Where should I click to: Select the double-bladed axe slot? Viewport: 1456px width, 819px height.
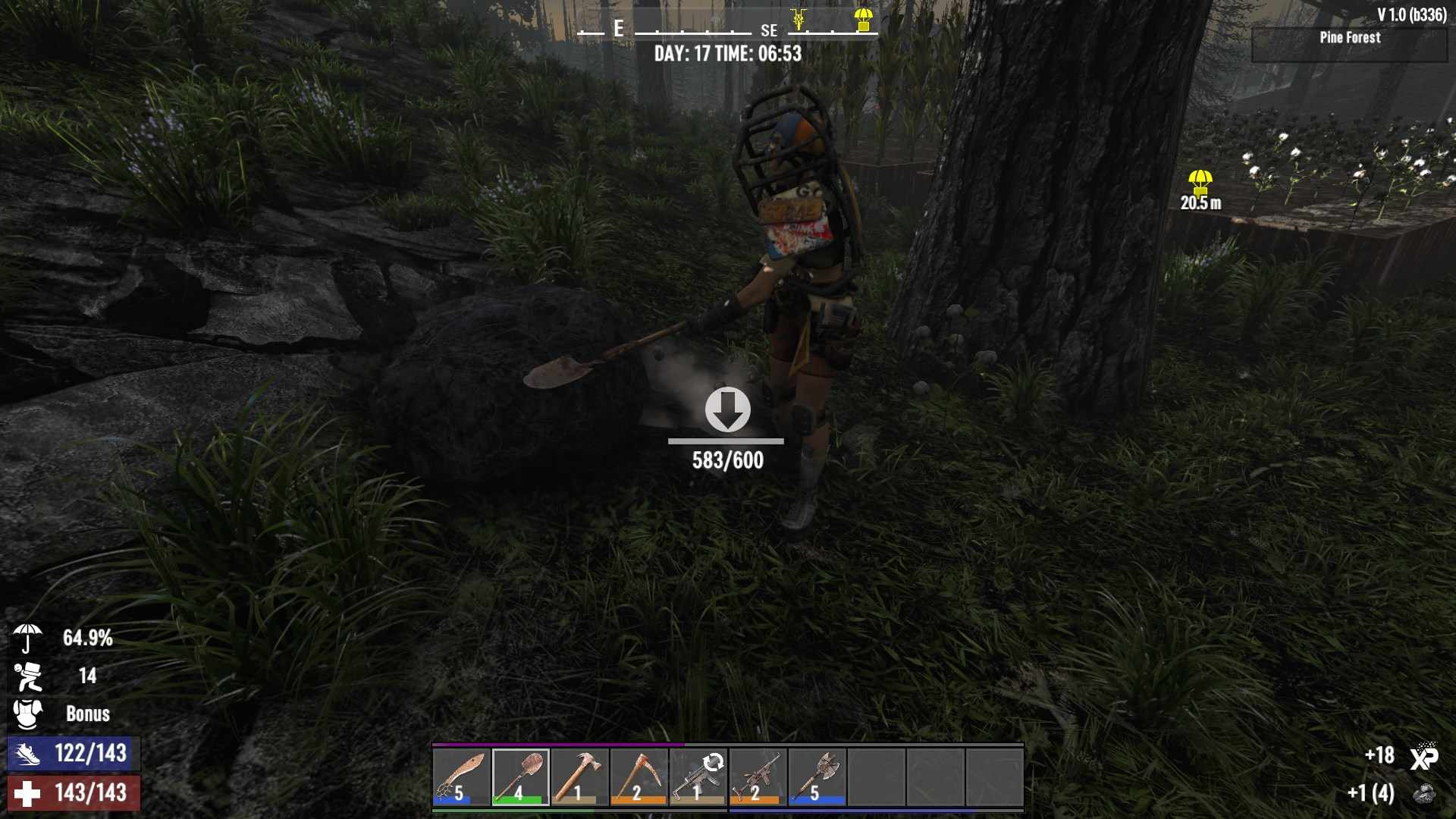point(817,777)
